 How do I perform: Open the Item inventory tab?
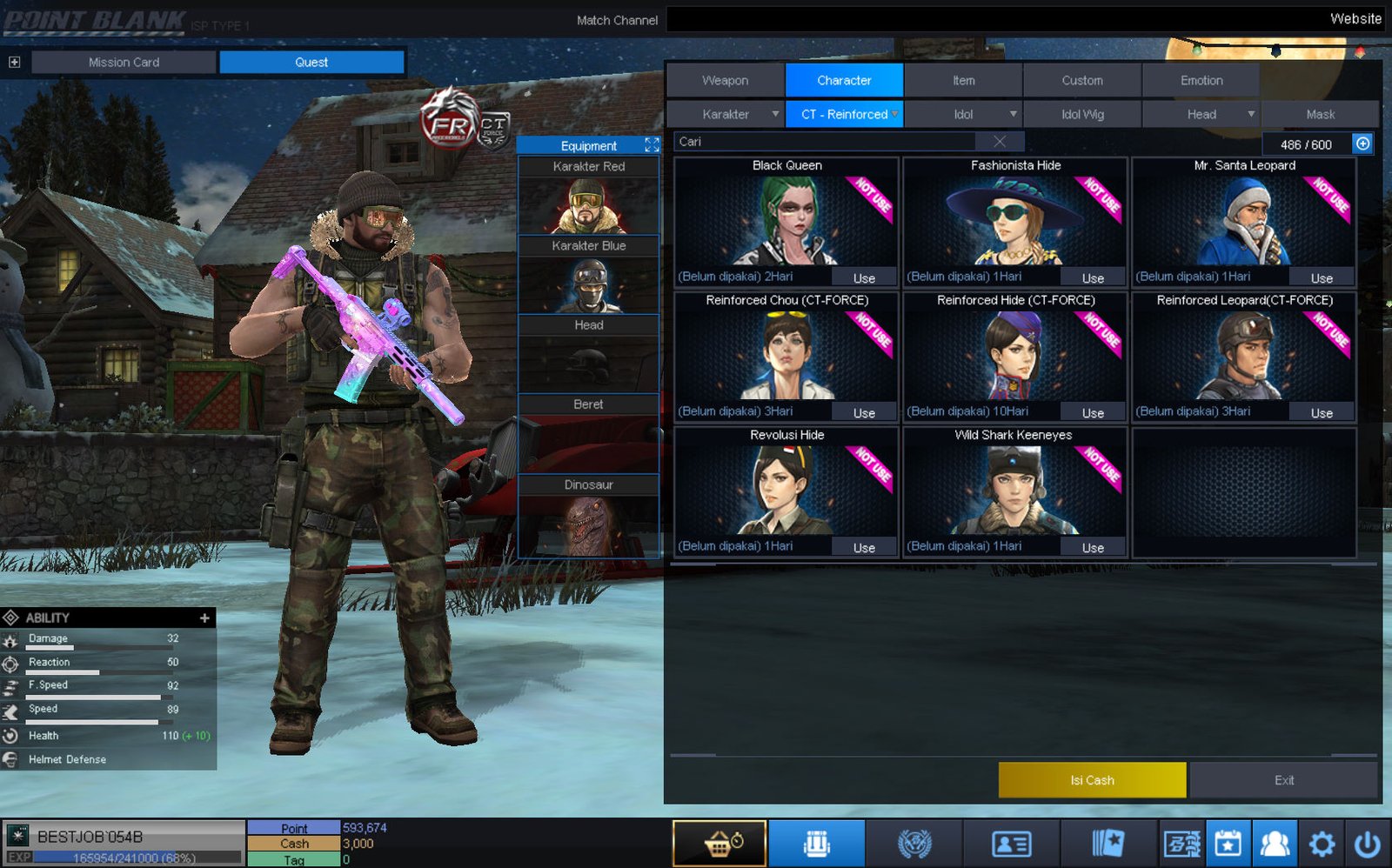(963, 80)
